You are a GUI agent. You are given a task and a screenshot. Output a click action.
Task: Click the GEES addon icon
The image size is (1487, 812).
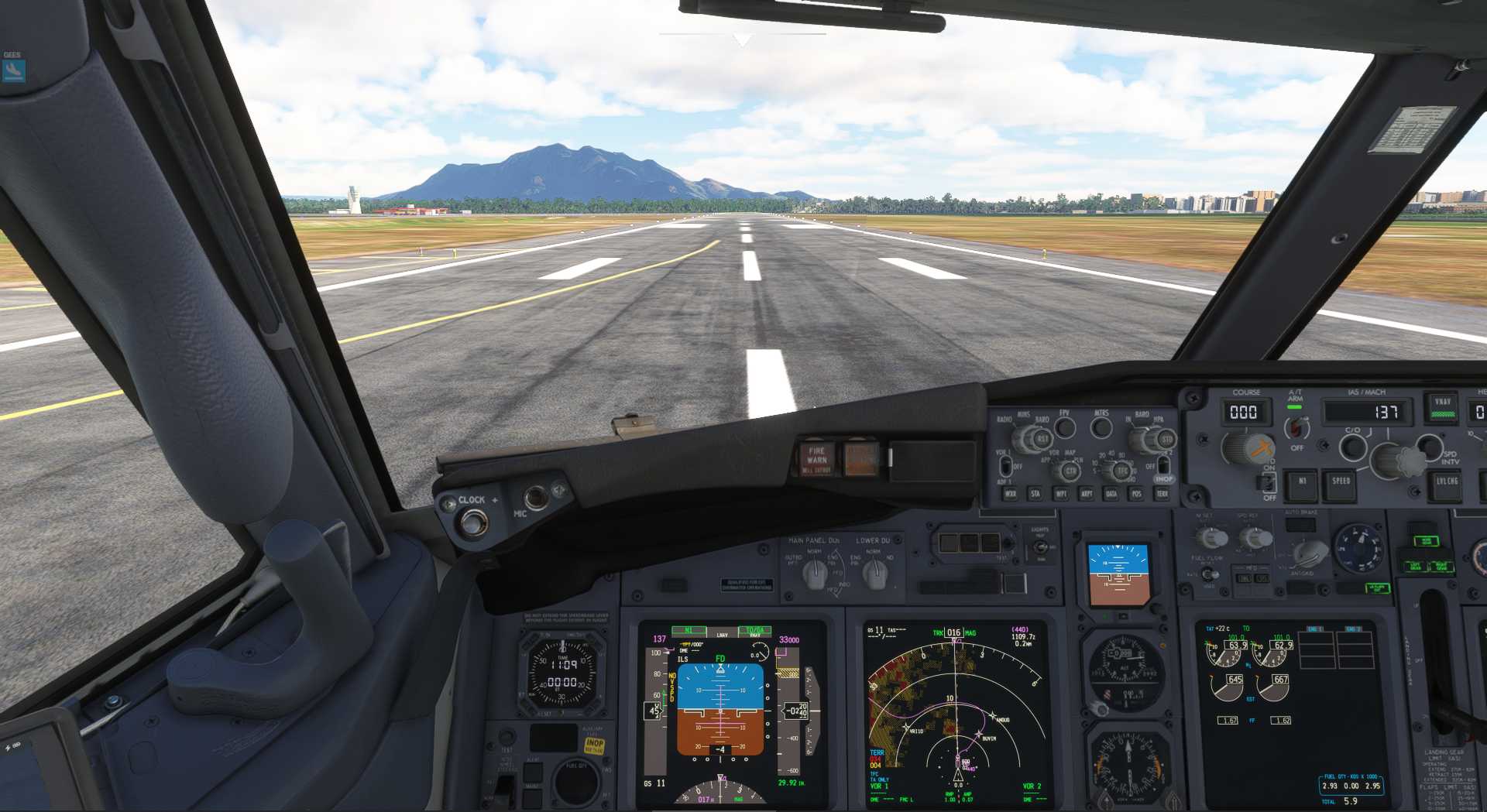[x=13, y=70]
